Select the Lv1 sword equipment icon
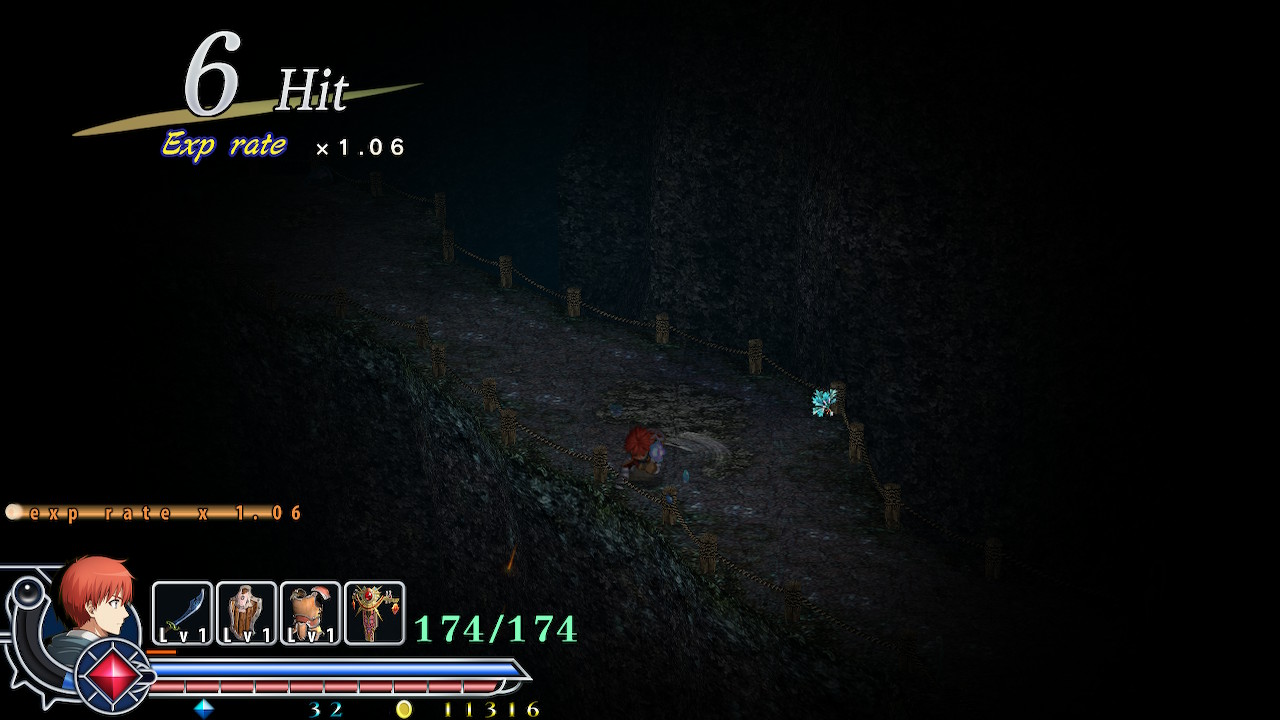Screen dimensions: 1280x720 (x=180, y=610)
